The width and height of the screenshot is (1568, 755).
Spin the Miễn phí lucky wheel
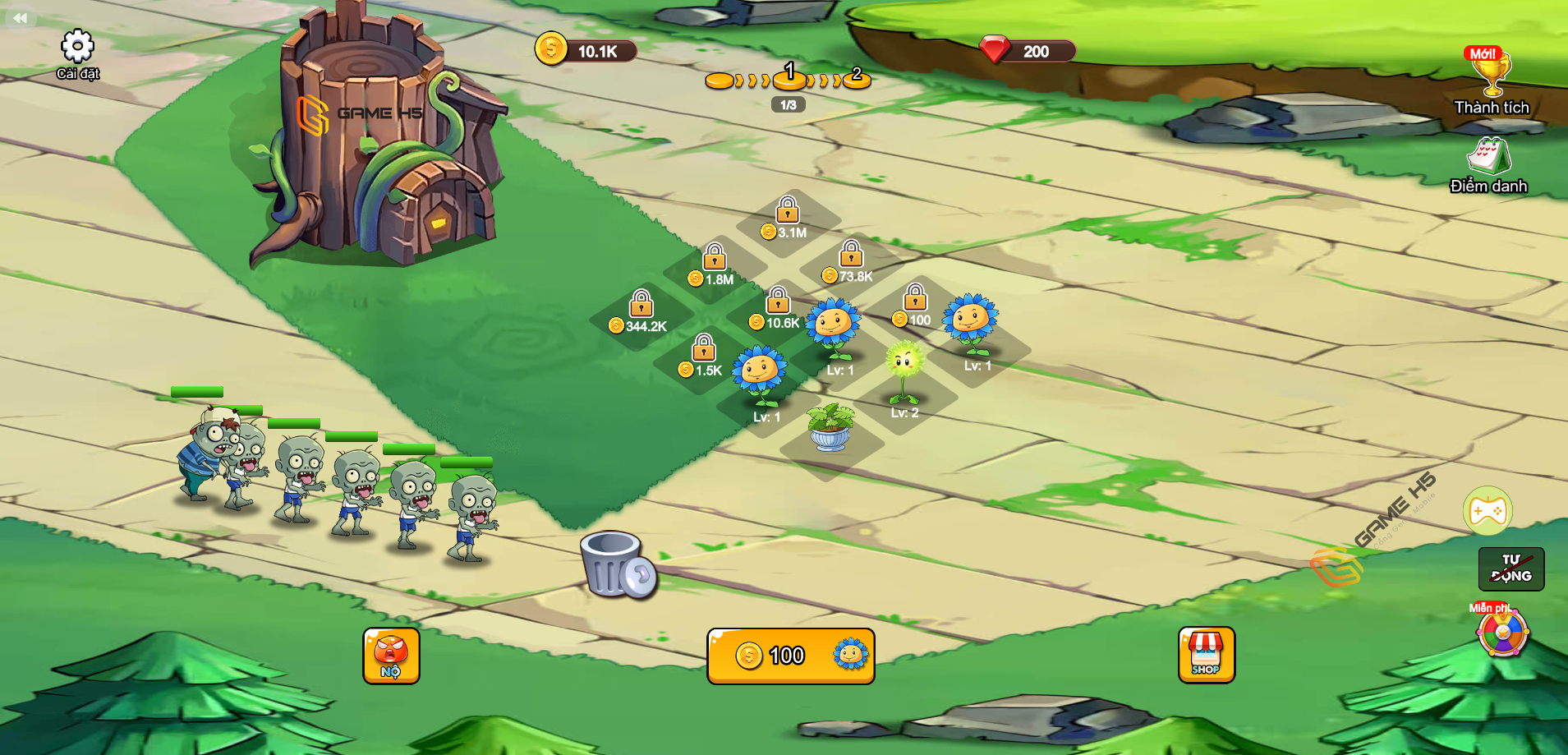(x=1502, y=633)
